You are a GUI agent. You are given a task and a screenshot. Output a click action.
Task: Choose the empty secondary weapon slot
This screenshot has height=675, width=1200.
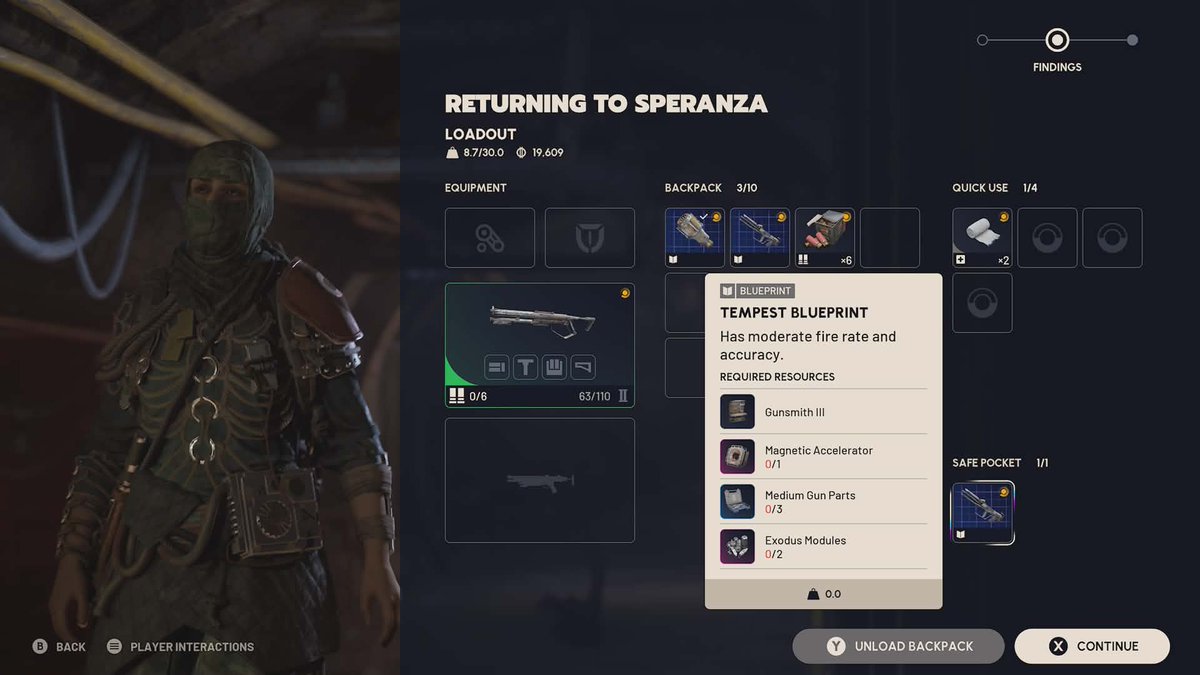pos(539,480)
